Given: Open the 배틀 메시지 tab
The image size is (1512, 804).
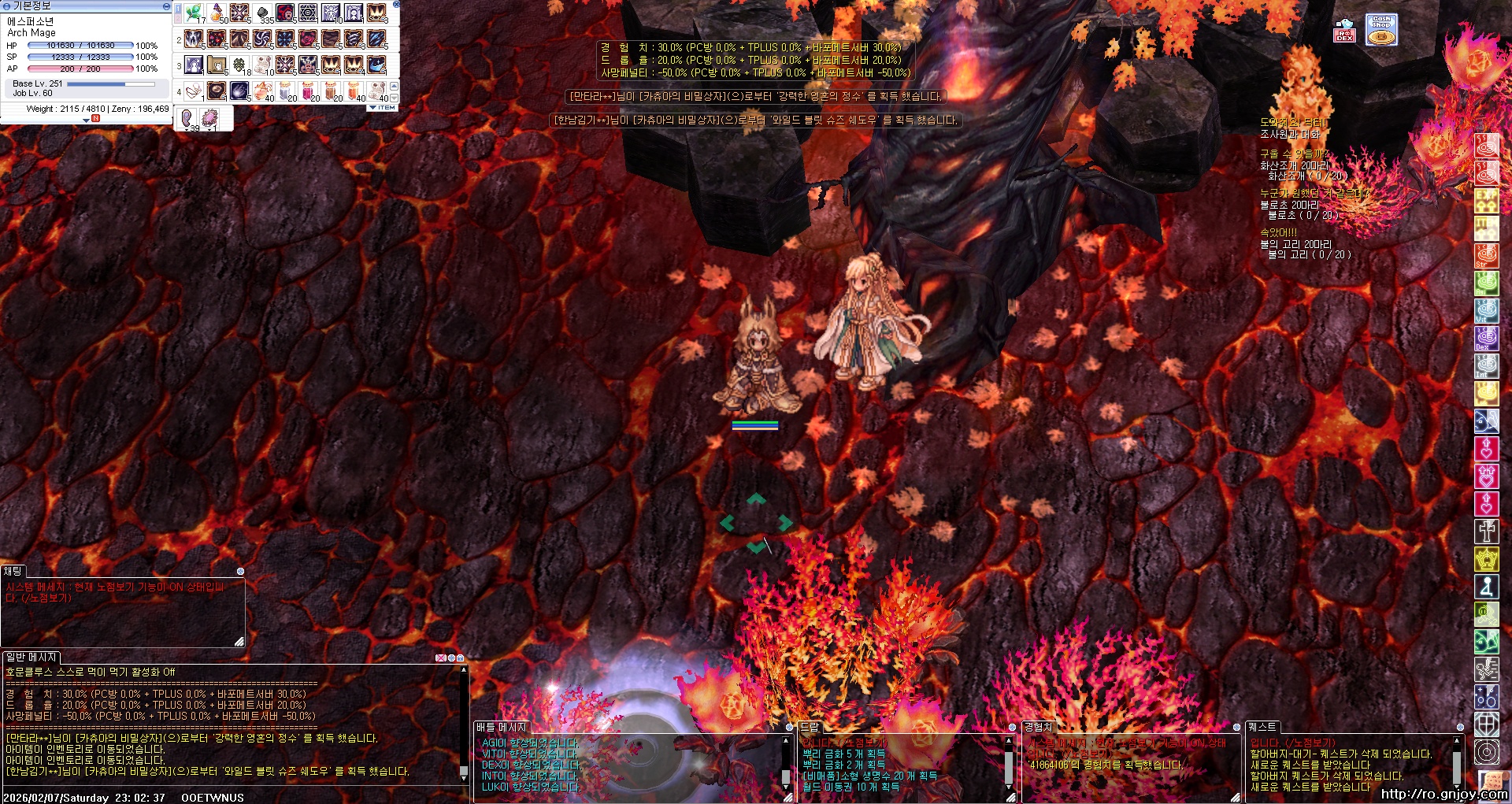Looking at the screenshot, I should (501, 727).
